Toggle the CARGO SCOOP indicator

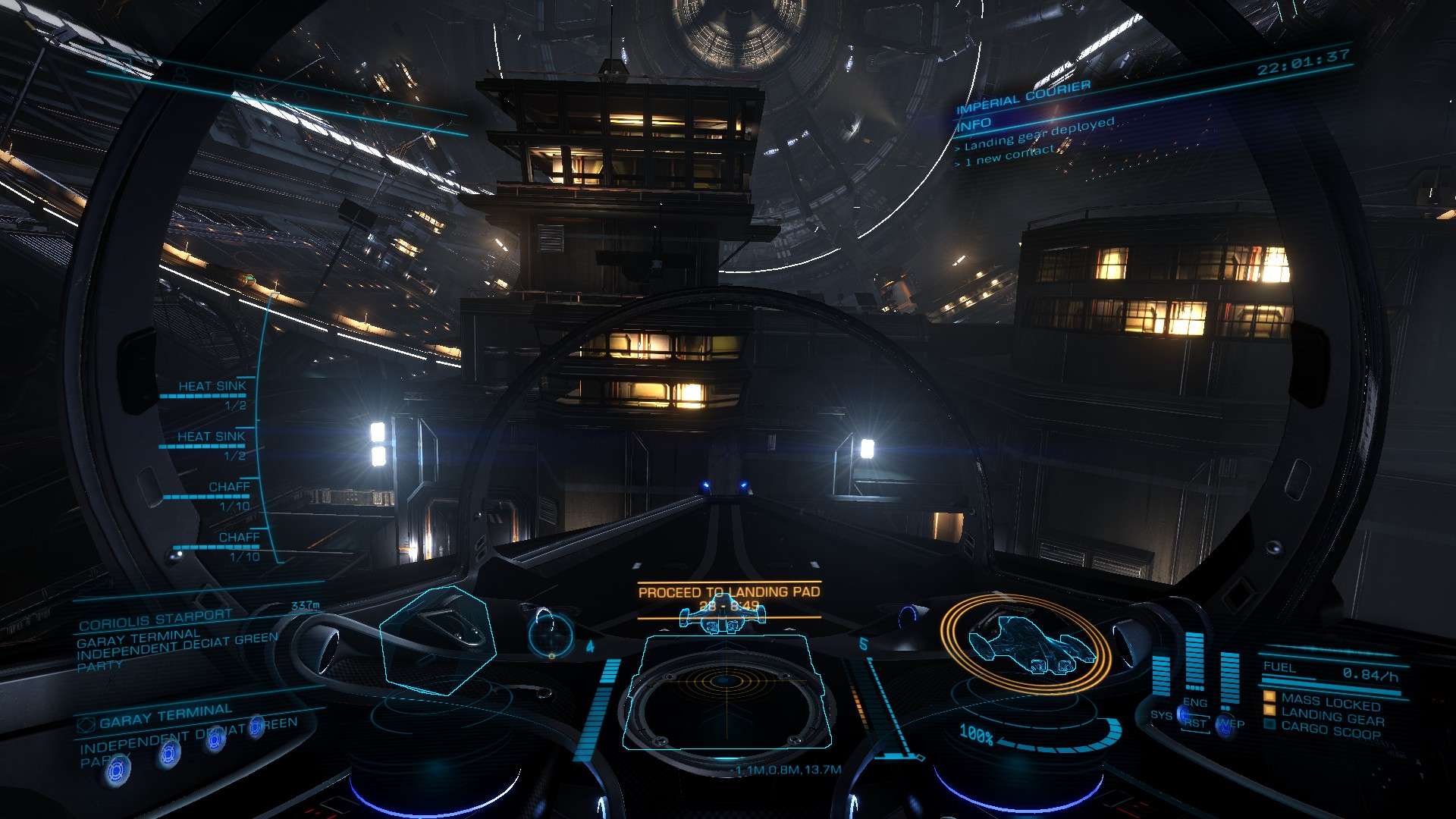pos(1330,731)
